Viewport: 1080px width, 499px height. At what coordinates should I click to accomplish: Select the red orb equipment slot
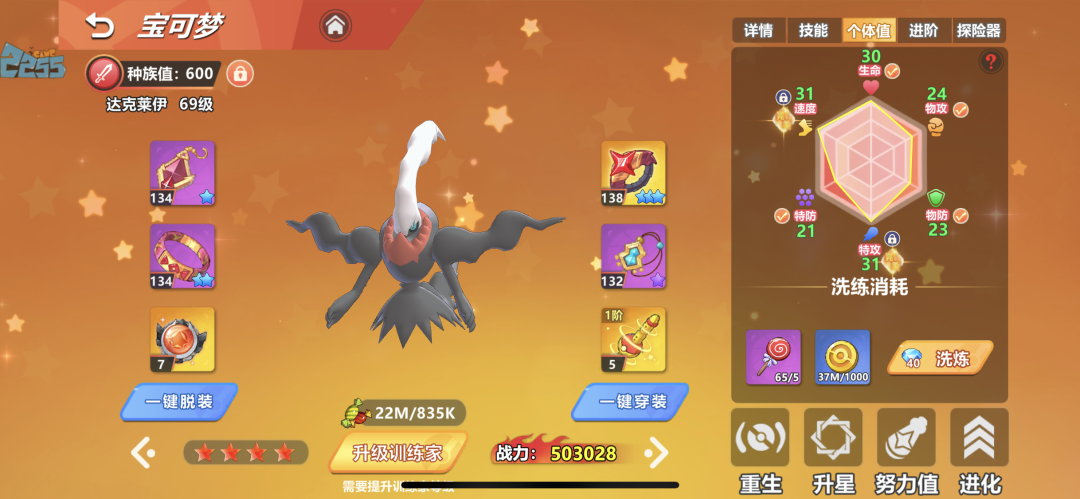tap(182, 339)
